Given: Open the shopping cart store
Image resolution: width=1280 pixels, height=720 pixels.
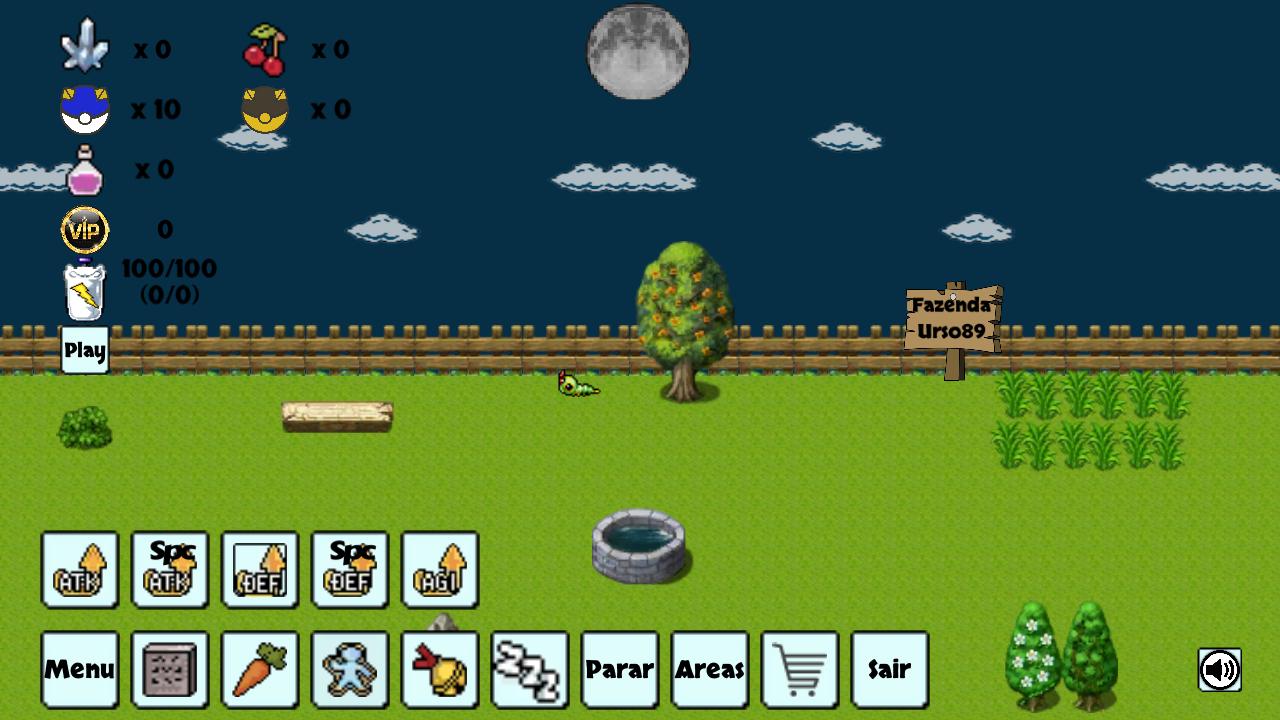Looking at the screenshot, I should (800, 668).
